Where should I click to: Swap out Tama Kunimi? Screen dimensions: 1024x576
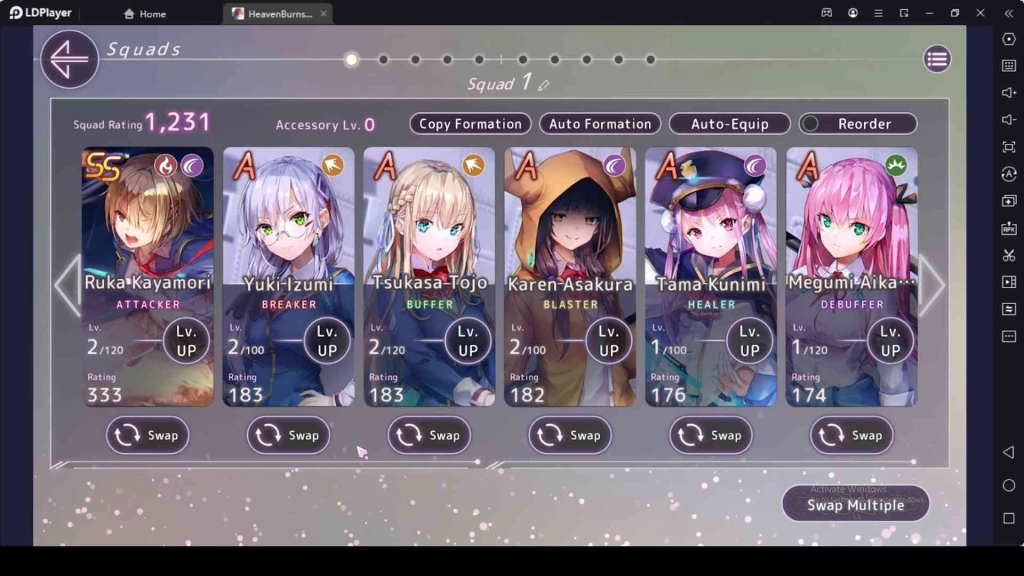coord(711,435)
